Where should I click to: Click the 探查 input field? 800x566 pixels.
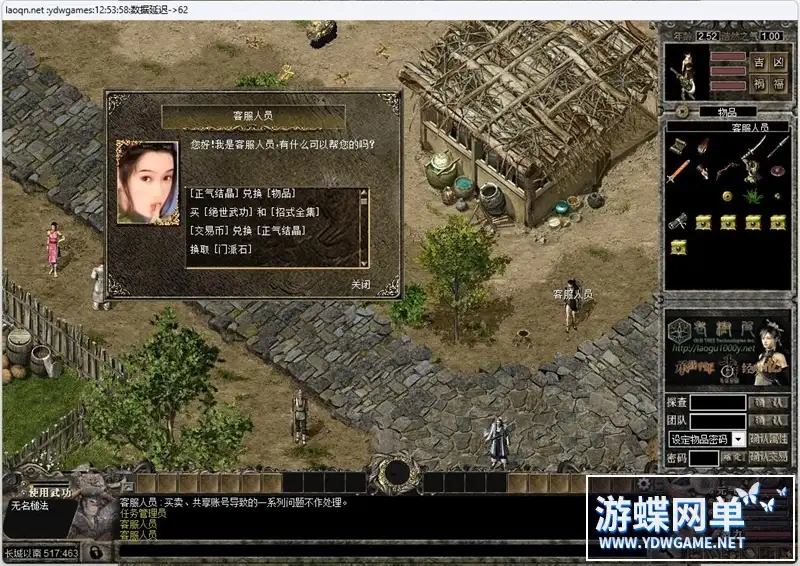click(717, 403)
